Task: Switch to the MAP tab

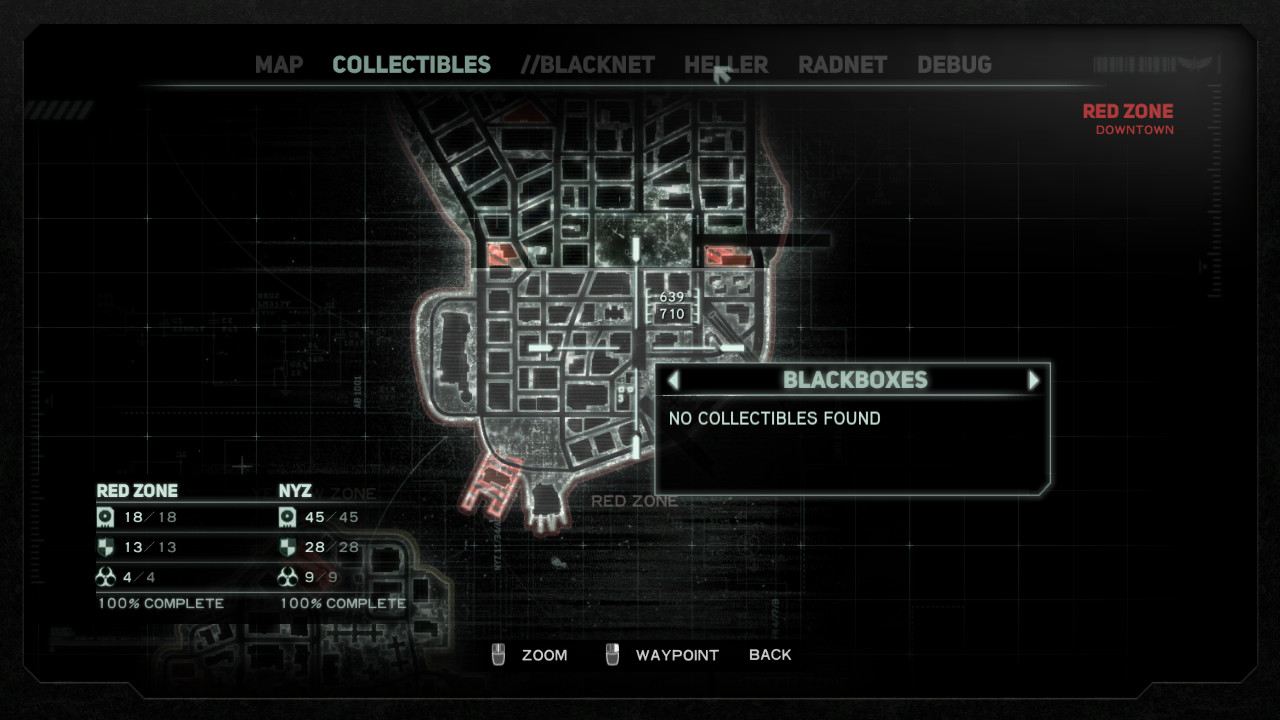Action: pos(279,65)
